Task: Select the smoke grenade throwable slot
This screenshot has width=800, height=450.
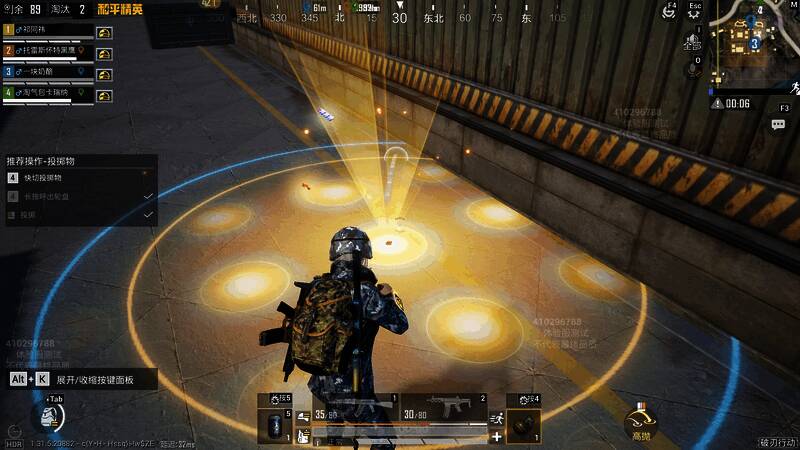Action: tap(273, 420)
